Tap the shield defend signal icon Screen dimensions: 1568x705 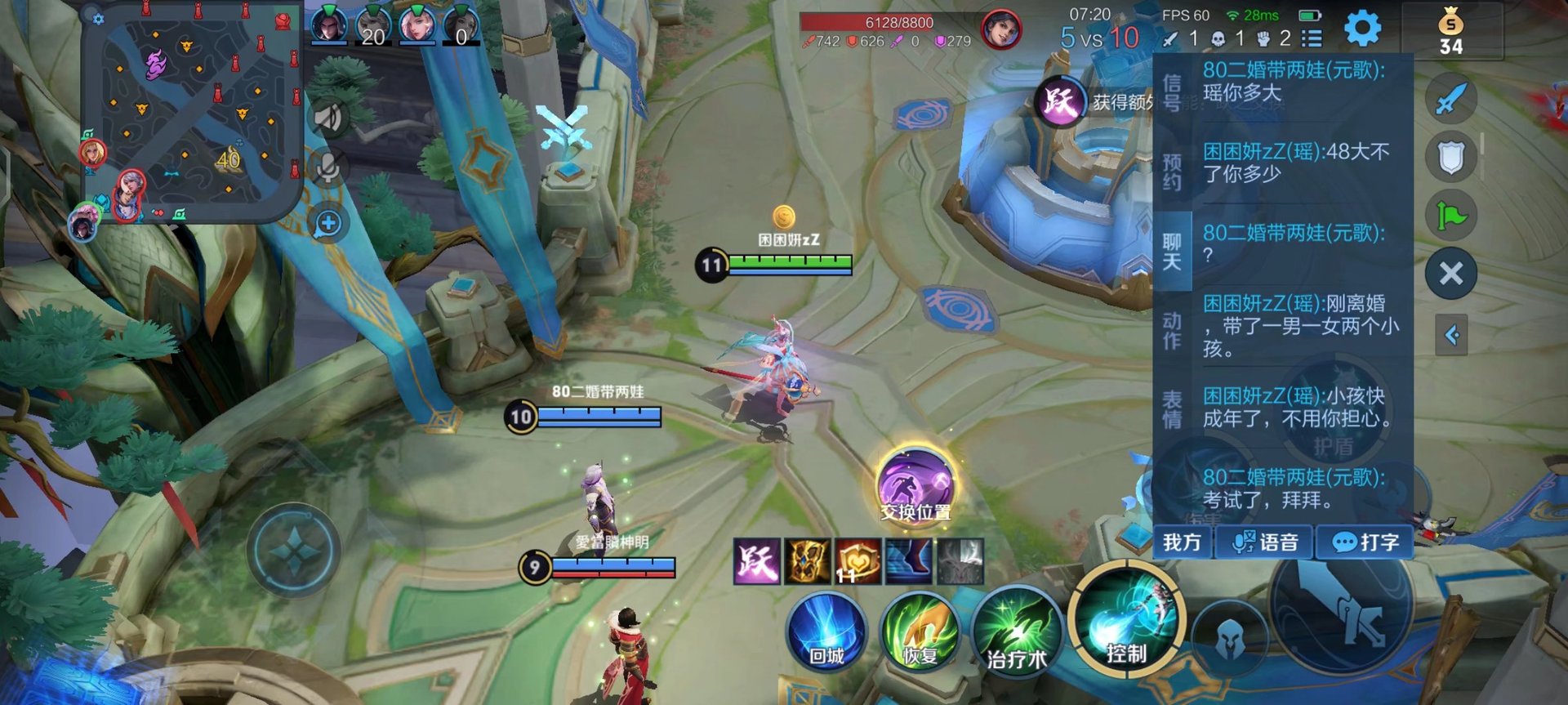click(1451, 157)
